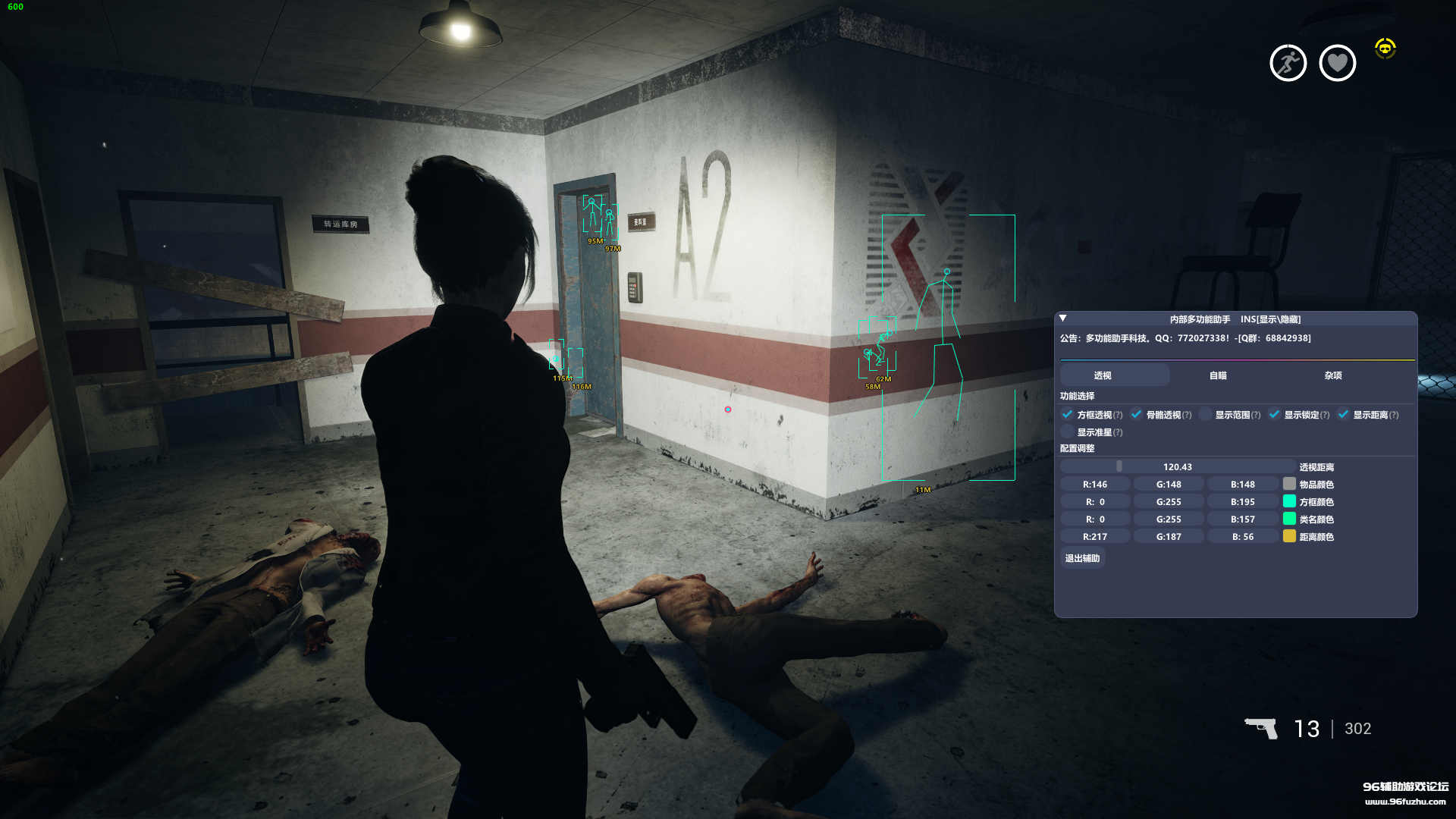Click the running figure stamina icon
Image resolution: width=1456 pixels, height=819 pixels.
tap(1288, 63)
